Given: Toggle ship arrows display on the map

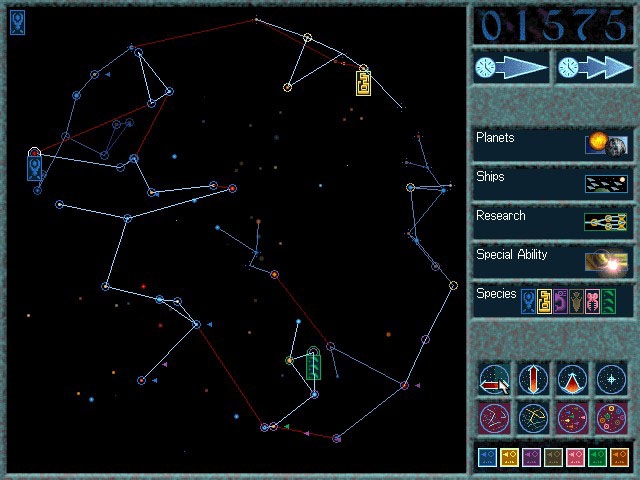Looking at the screenshot, I should point(572,417).
